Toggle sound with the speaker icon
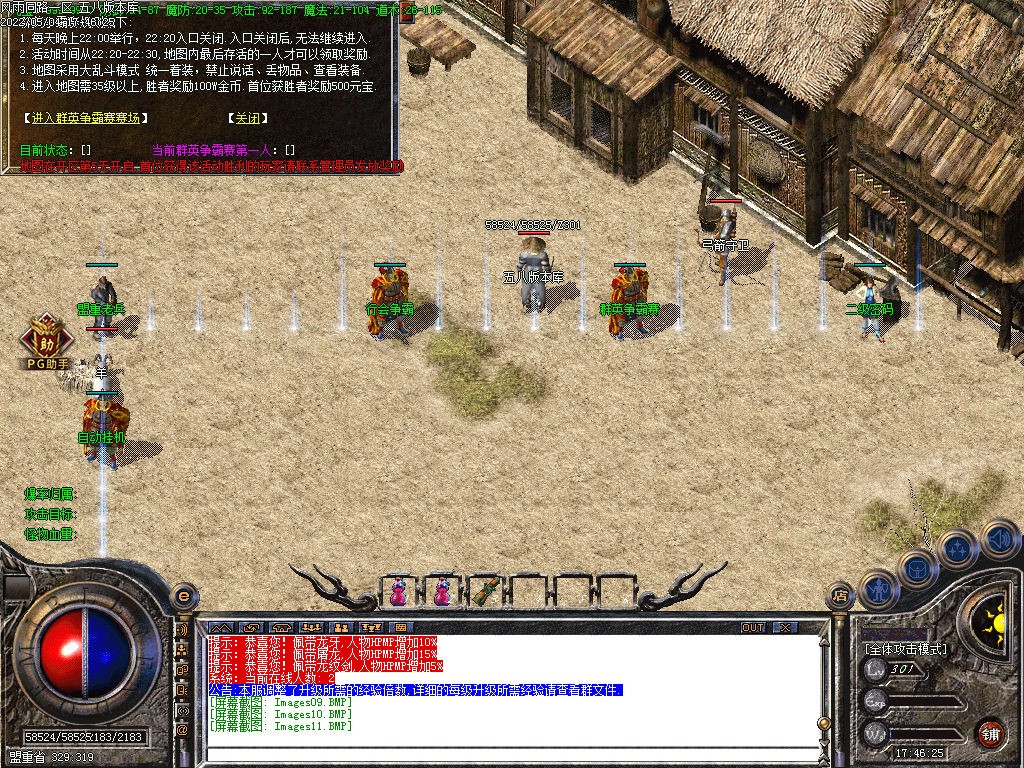 point(998,540)
